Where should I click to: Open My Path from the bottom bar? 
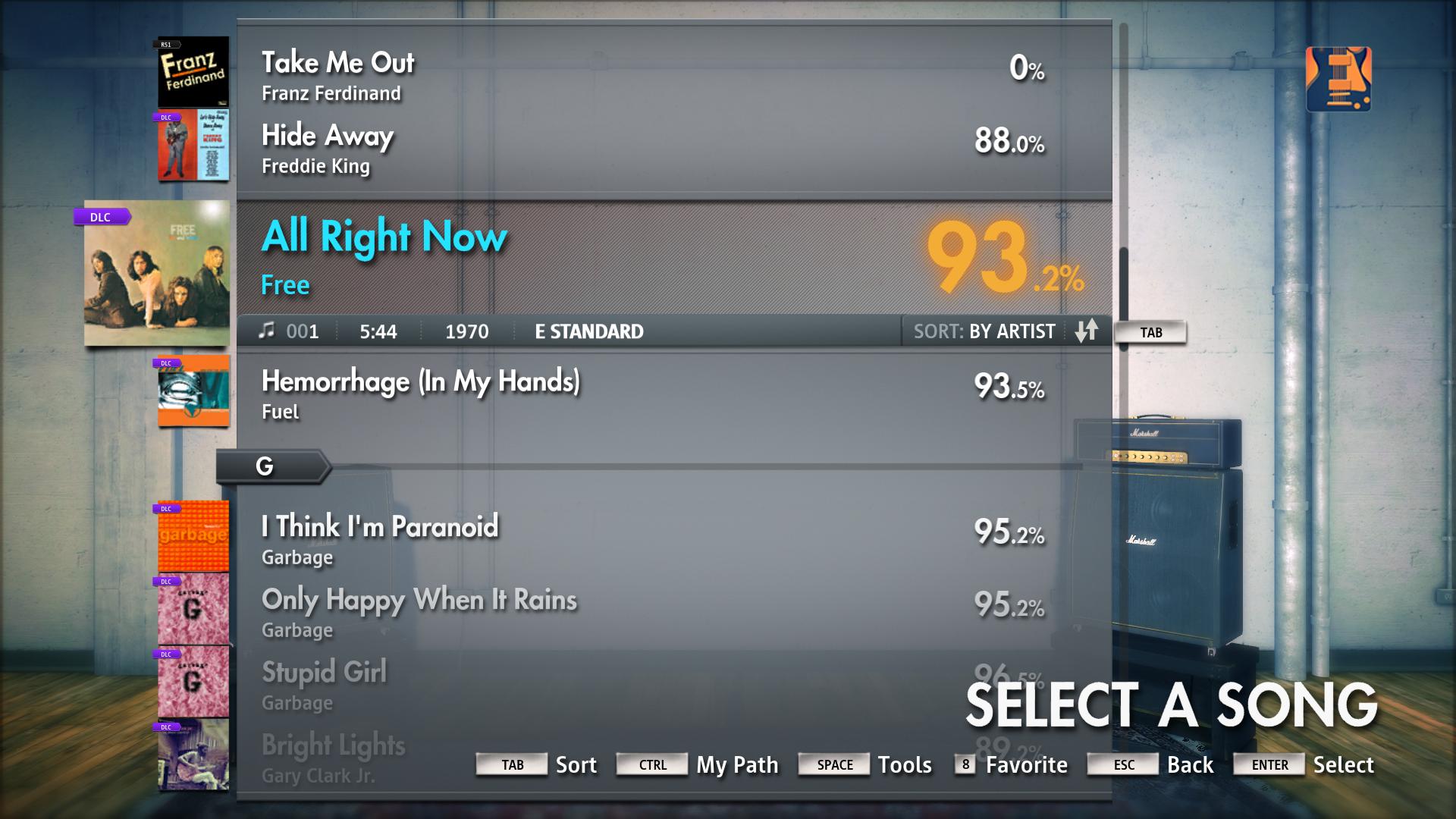[x=736, y=764]
